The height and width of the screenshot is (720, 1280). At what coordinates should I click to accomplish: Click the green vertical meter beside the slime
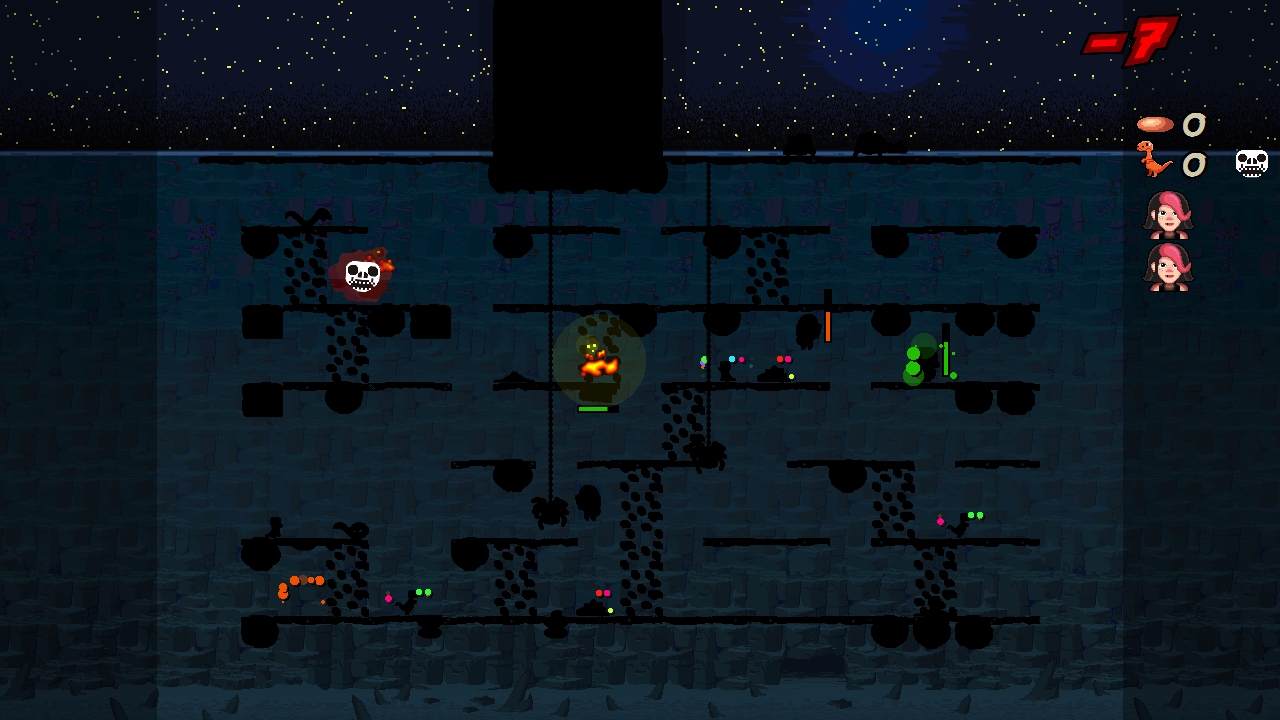click(944, 357)
